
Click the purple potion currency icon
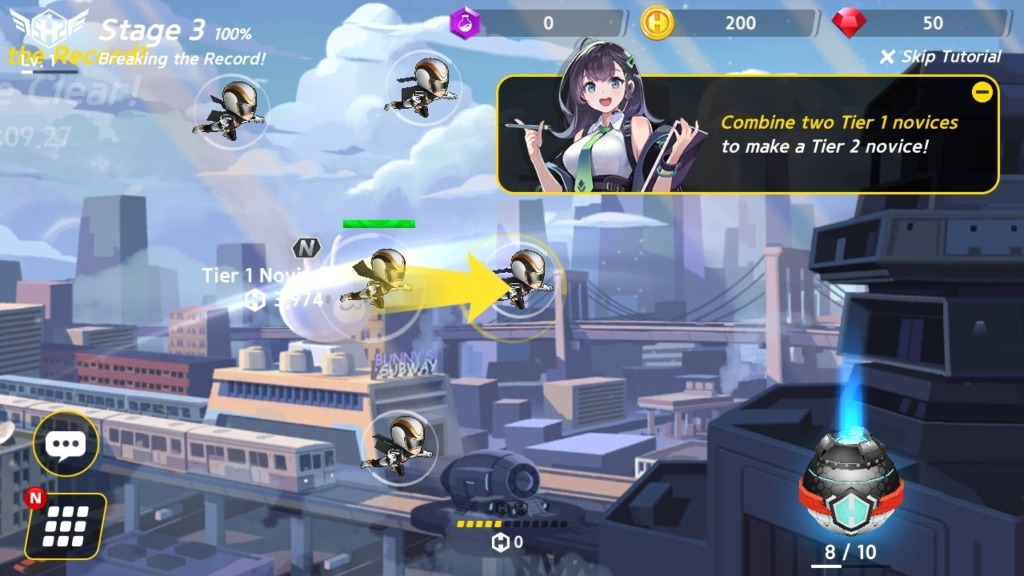(x=466, y=23)
